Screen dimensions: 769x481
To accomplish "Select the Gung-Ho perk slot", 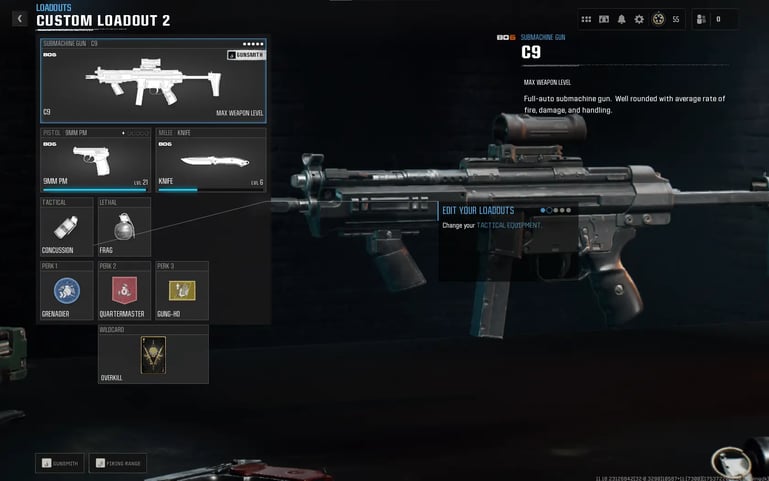I will (181, 292).
